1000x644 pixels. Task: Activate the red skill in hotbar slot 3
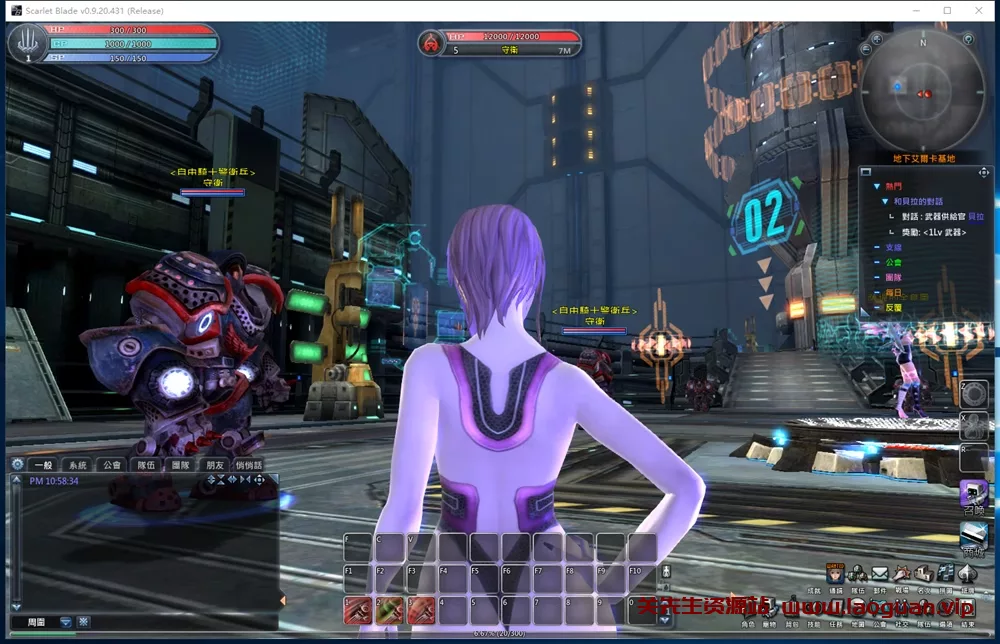421,609
